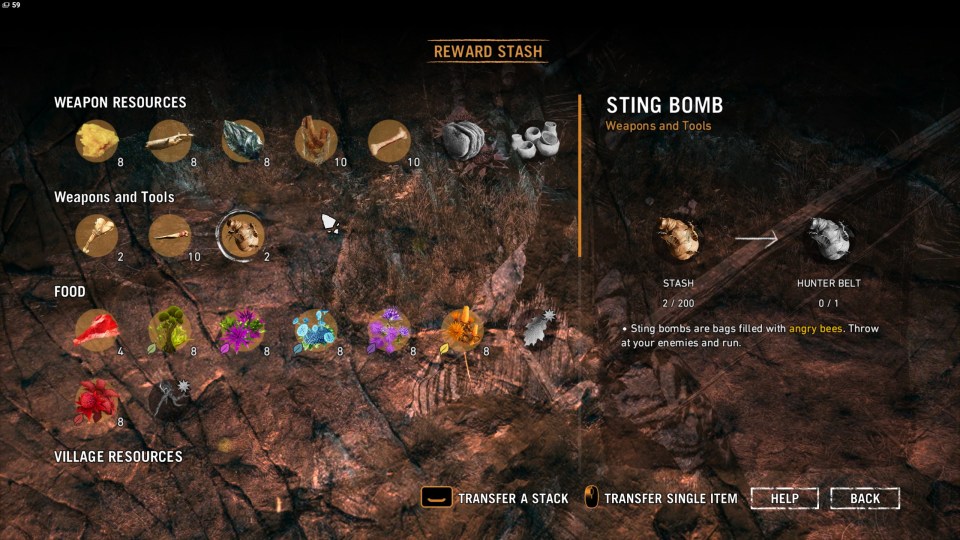Choose the greyed-out feather food icon

click(538, 328)
